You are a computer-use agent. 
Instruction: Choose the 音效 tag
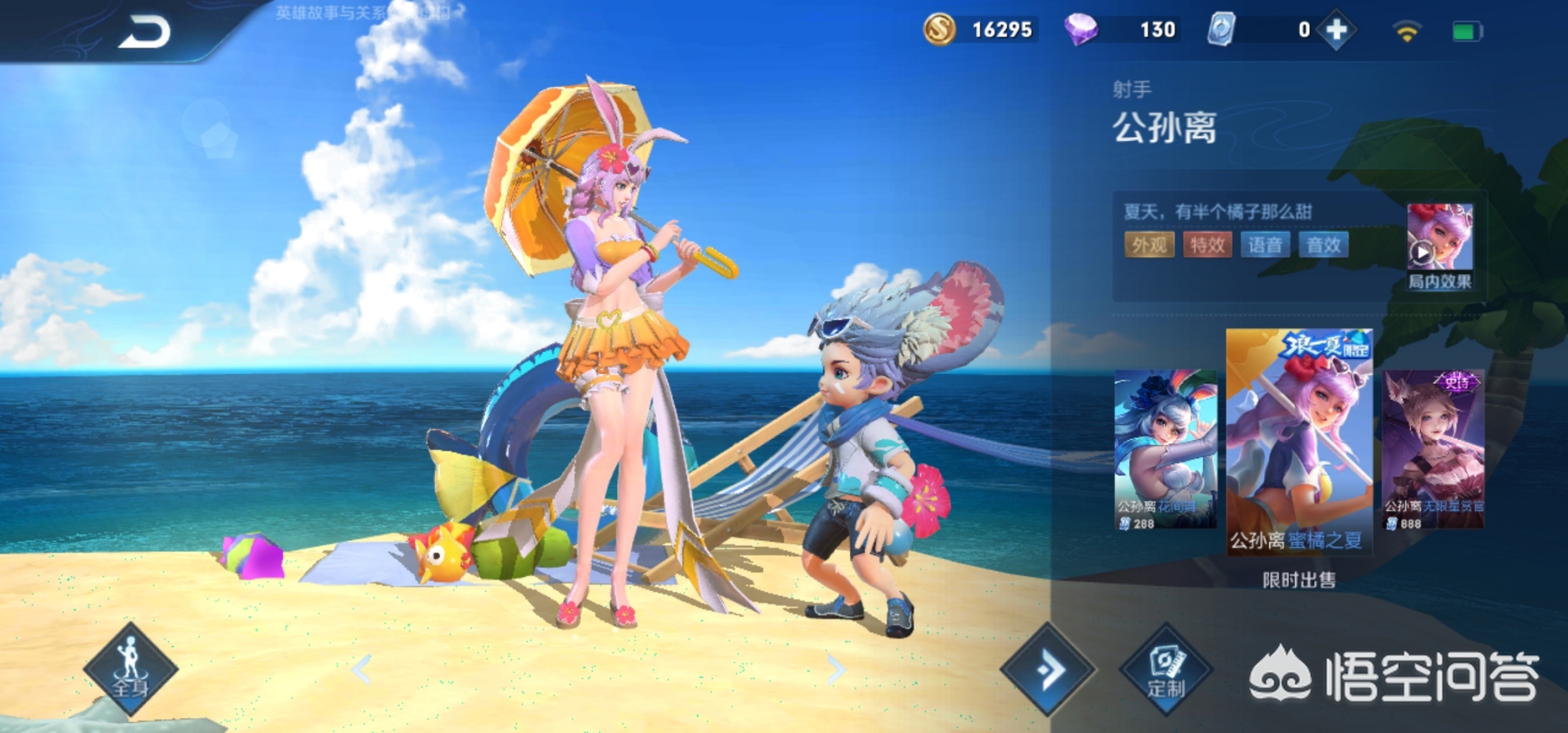coord(1323,245)
